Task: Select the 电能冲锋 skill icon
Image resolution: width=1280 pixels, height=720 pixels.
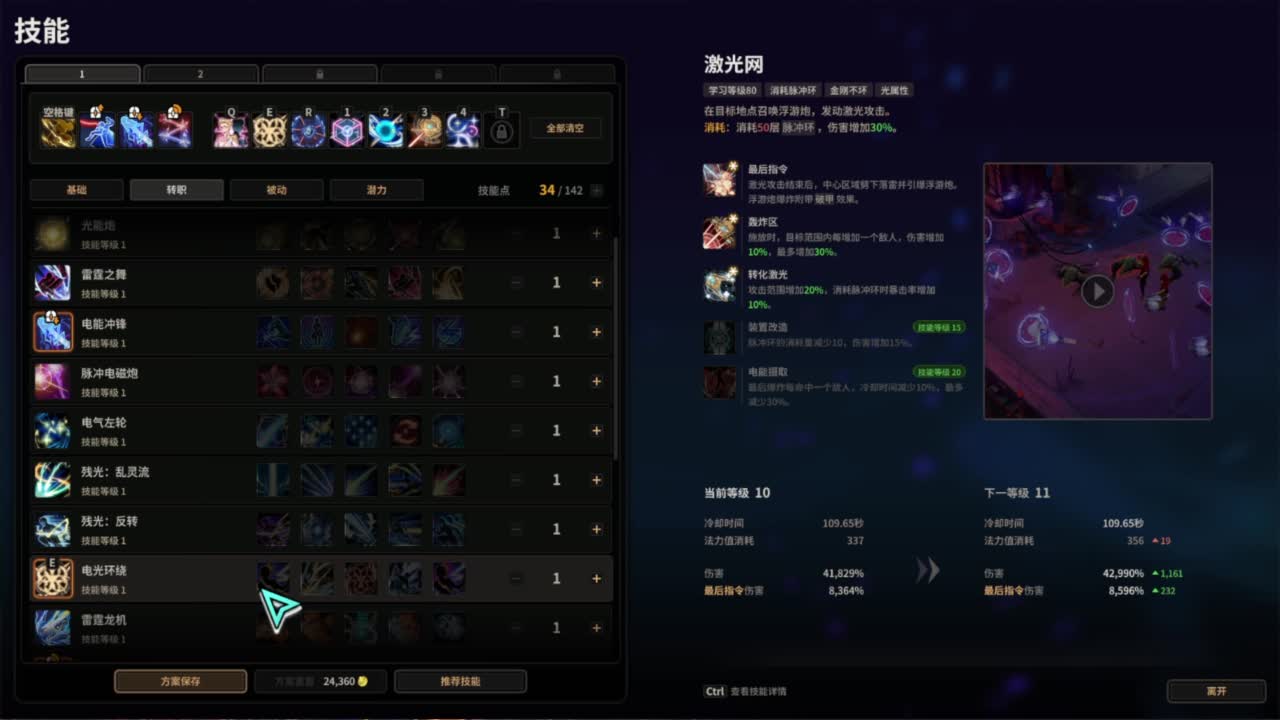Action: pos(53,332)
